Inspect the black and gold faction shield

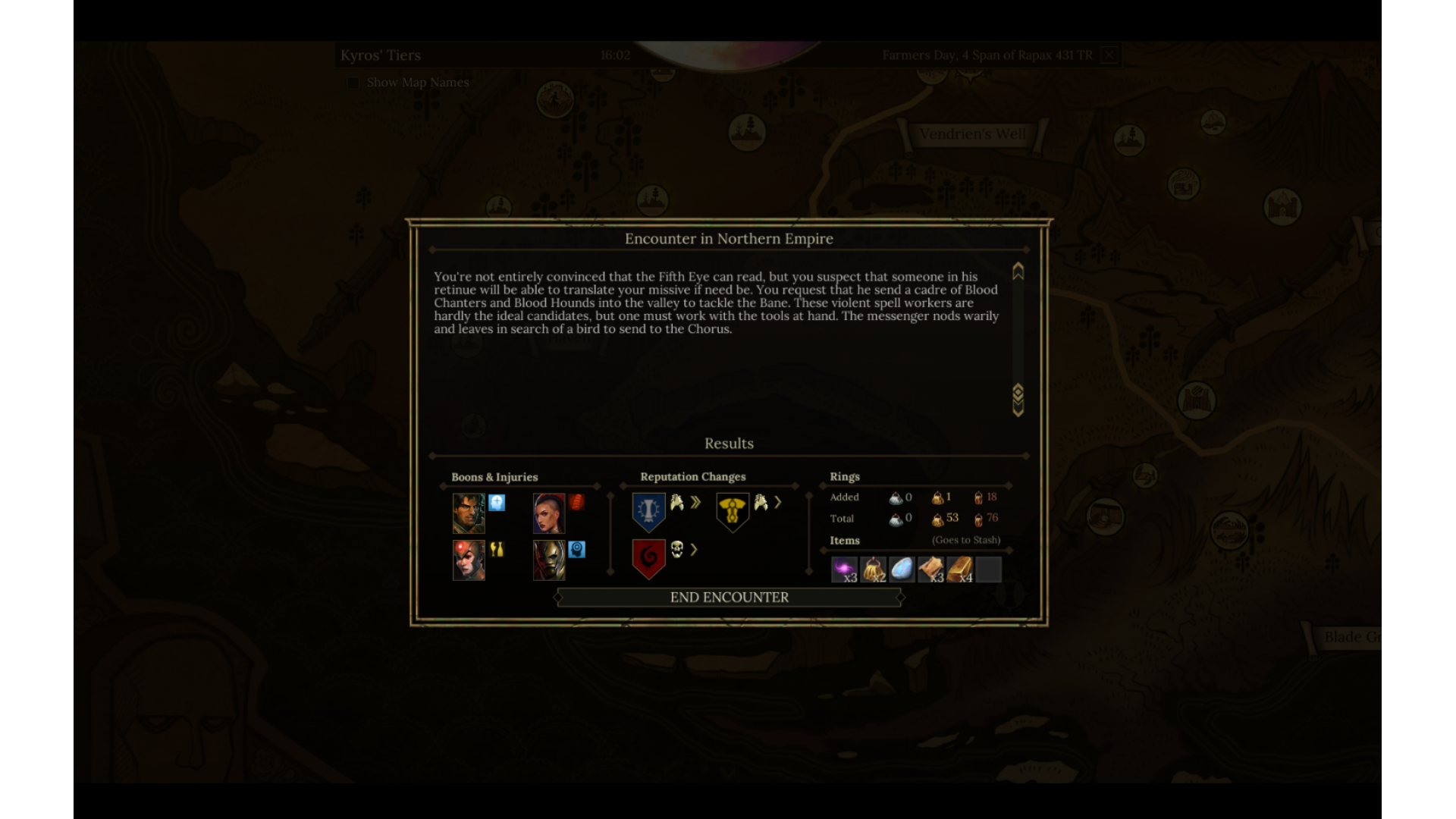(732, 512)
